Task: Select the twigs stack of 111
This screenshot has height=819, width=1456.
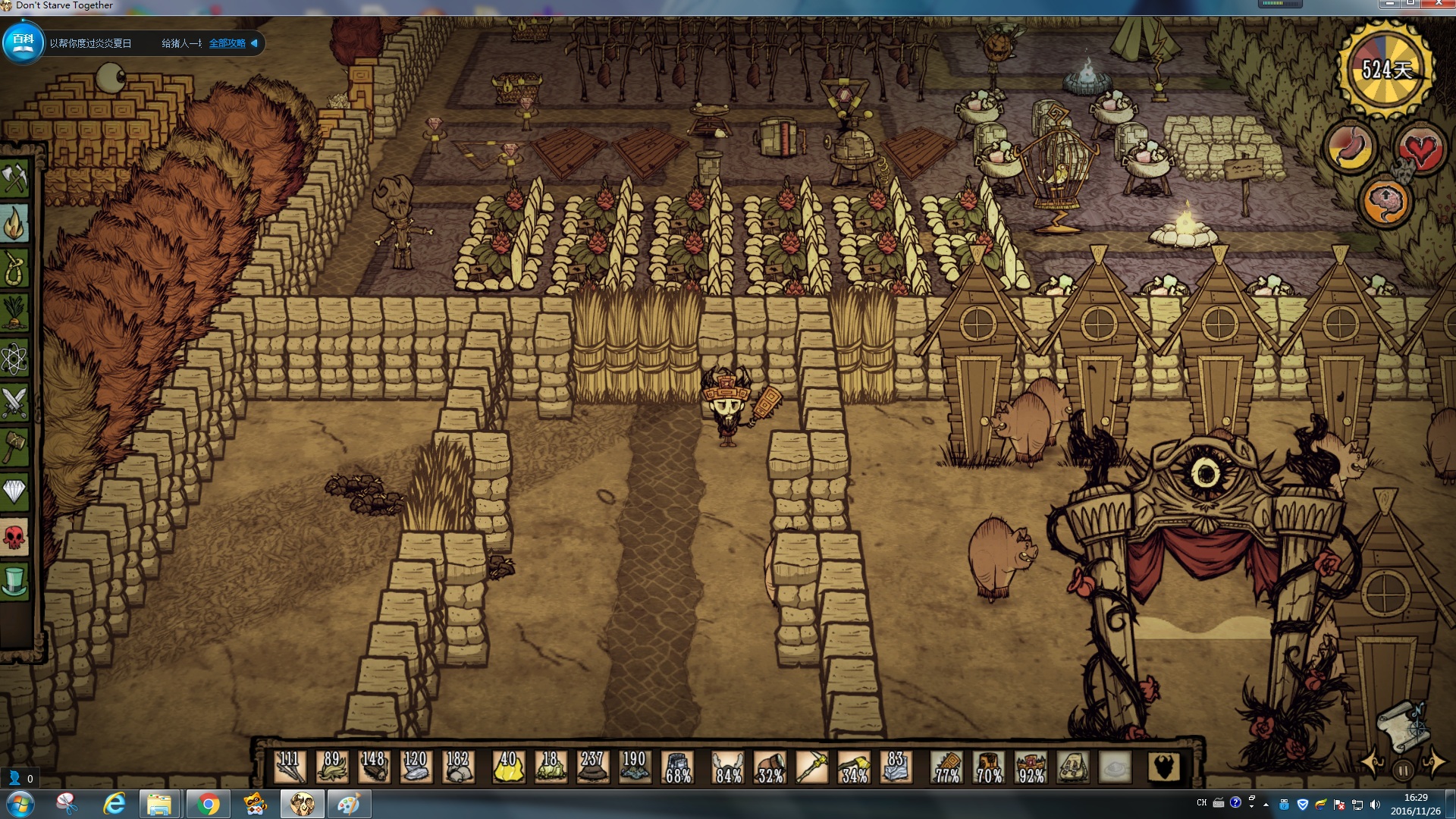Action: click(x=290, y=767)
